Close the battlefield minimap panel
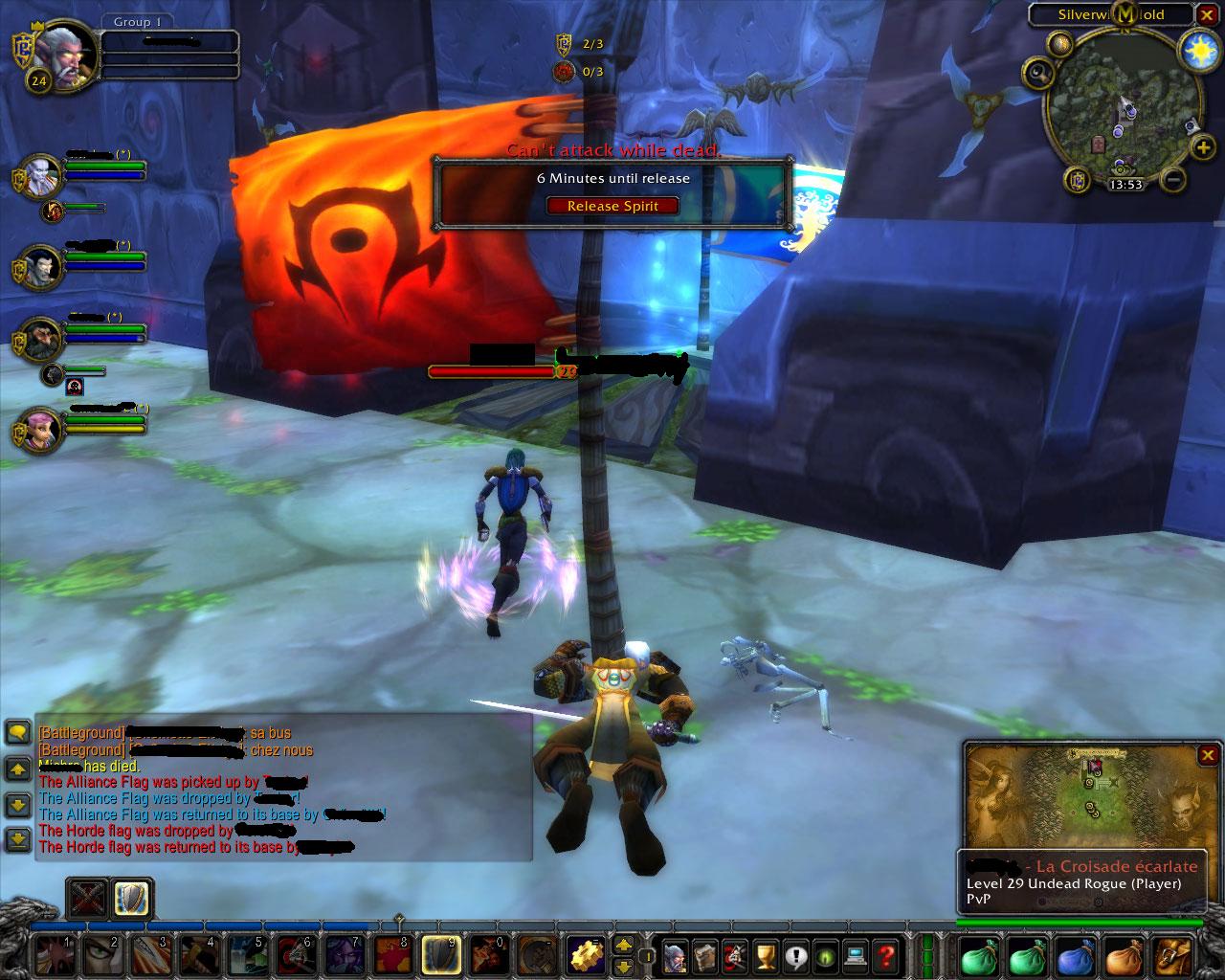Image resolution: width=1225 pixels, height=980 pixels. pos(1208,755)
